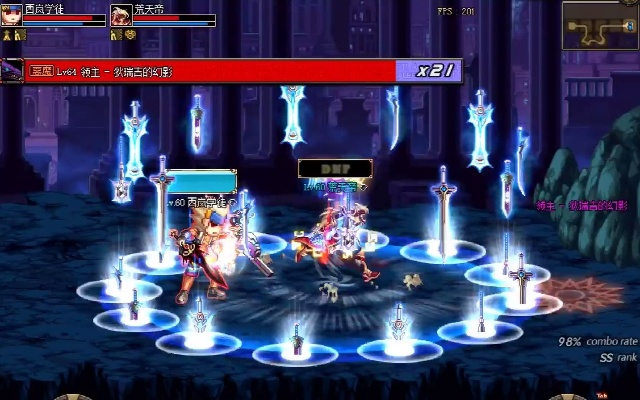Select the 荒天帝 party member portrait
The image size is (640, 400).
tap(120, 15)
